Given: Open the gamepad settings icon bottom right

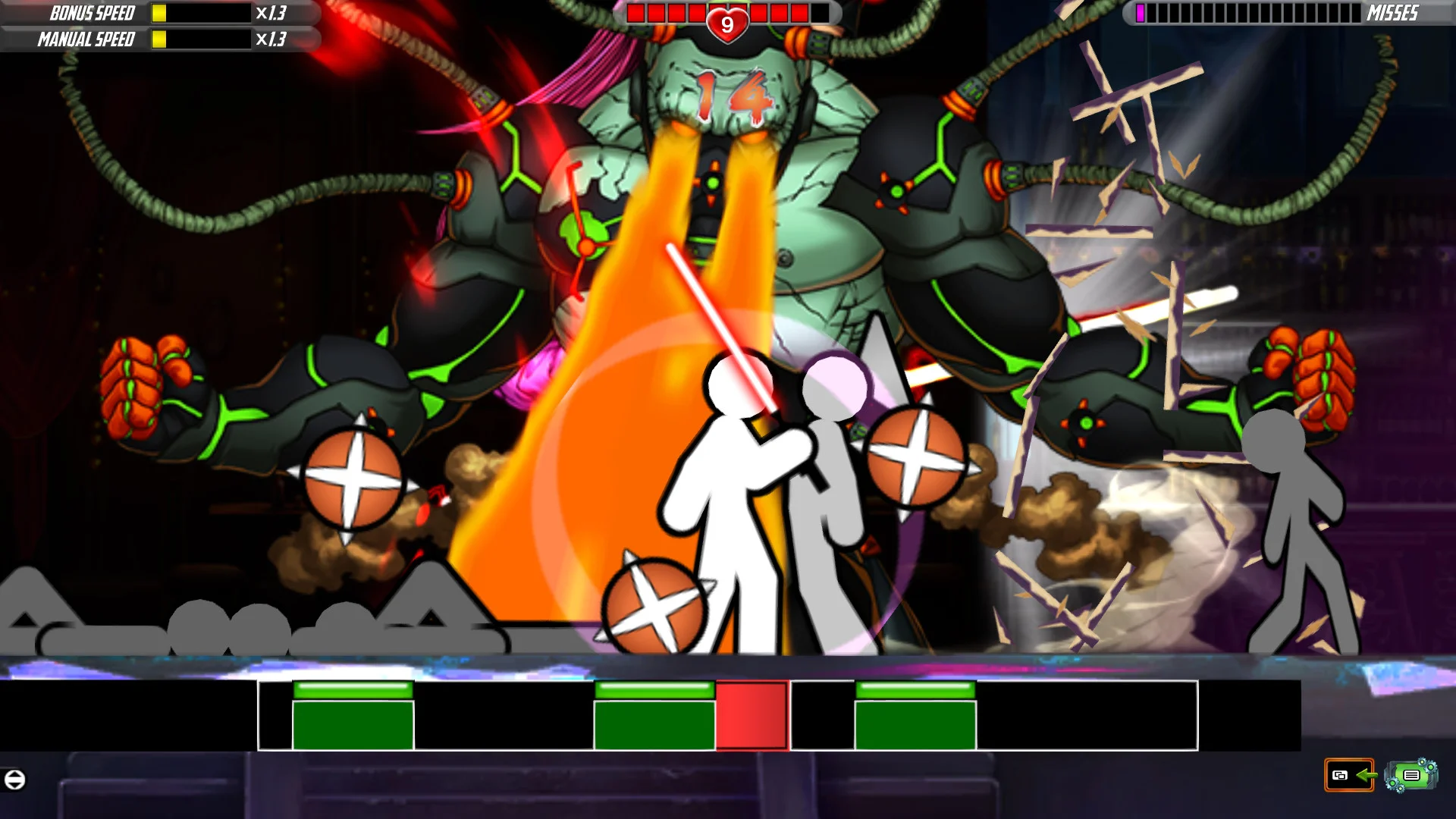Looking at the screenshot, I should click(1410, 775).
